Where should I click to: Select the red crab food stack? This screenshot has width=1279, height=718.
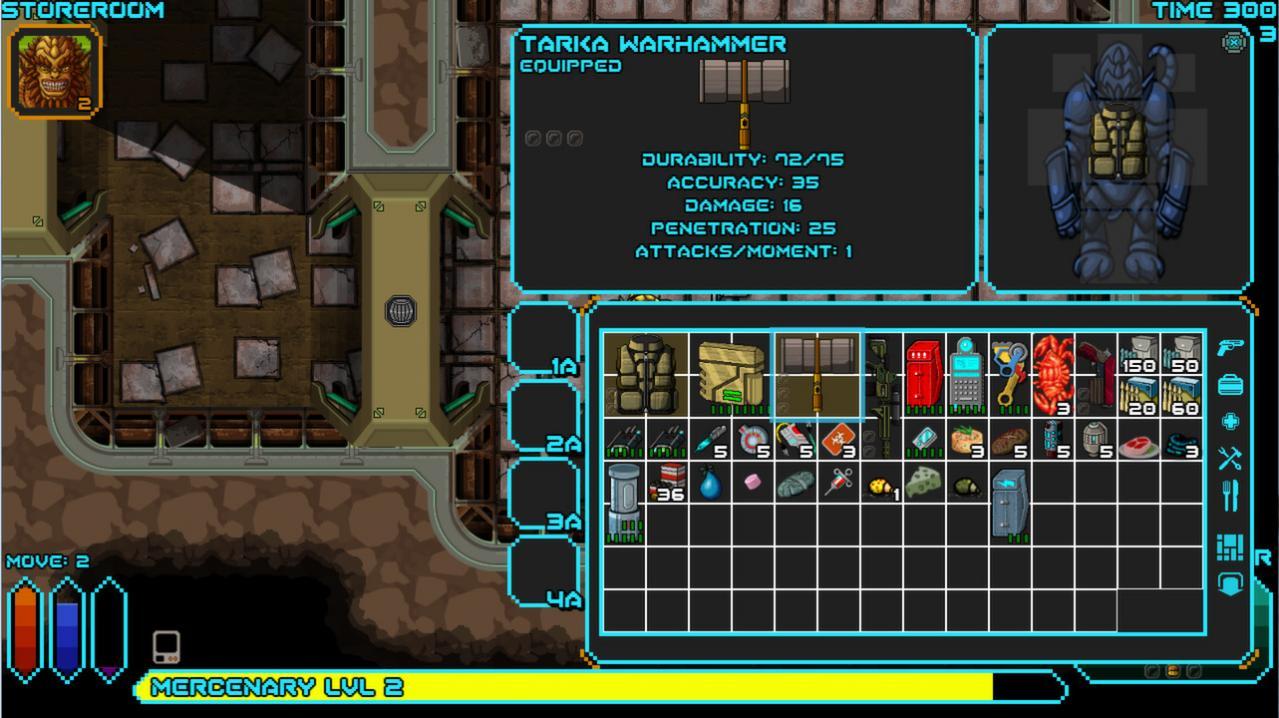1052,375
